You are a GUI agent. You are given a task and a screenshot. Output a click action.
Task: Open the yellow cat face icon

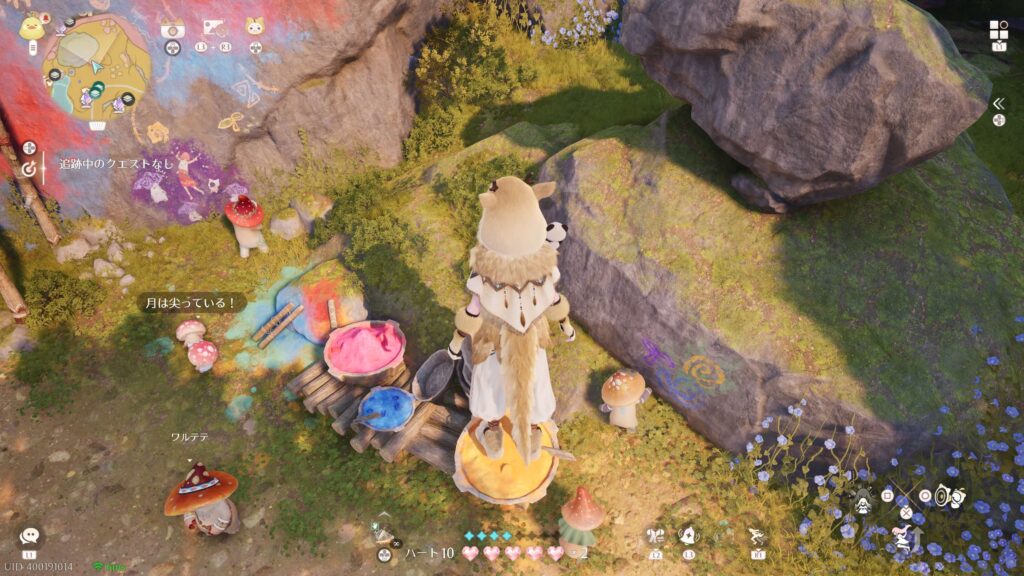255,28
